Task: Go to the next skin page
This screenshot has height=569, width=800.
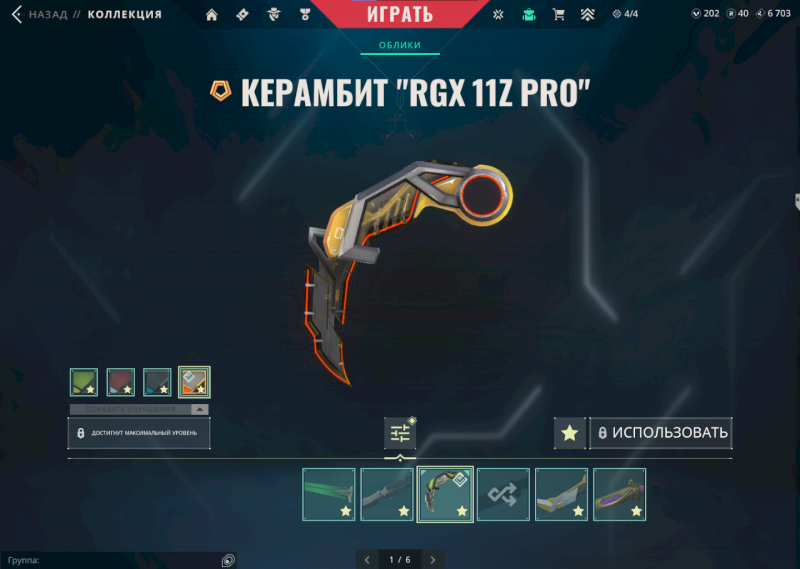Action: pos(432,559)
